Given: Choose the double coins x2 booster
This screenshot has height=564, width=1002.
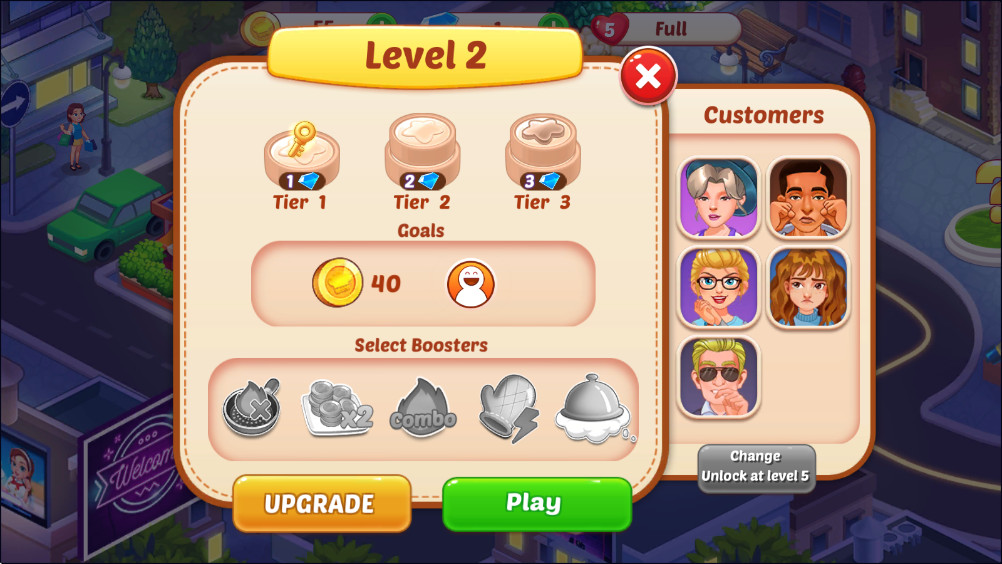Looking at the screenshot, I should tap(336, 409).
